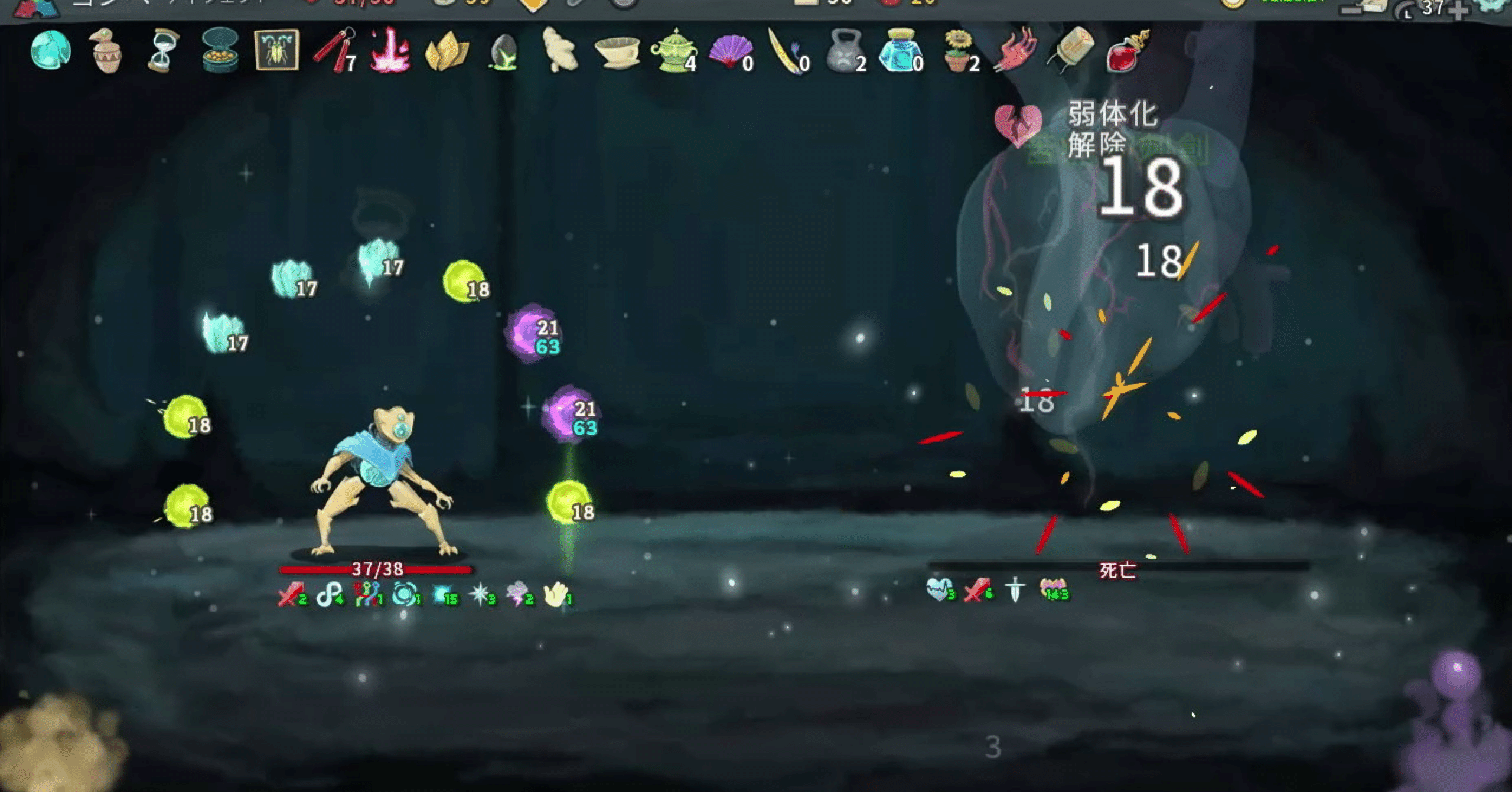Viewport: 1512px width, 792px height.
Task: Inspect the blue Ink Bottle relic
Action: [x=901, y=53]
